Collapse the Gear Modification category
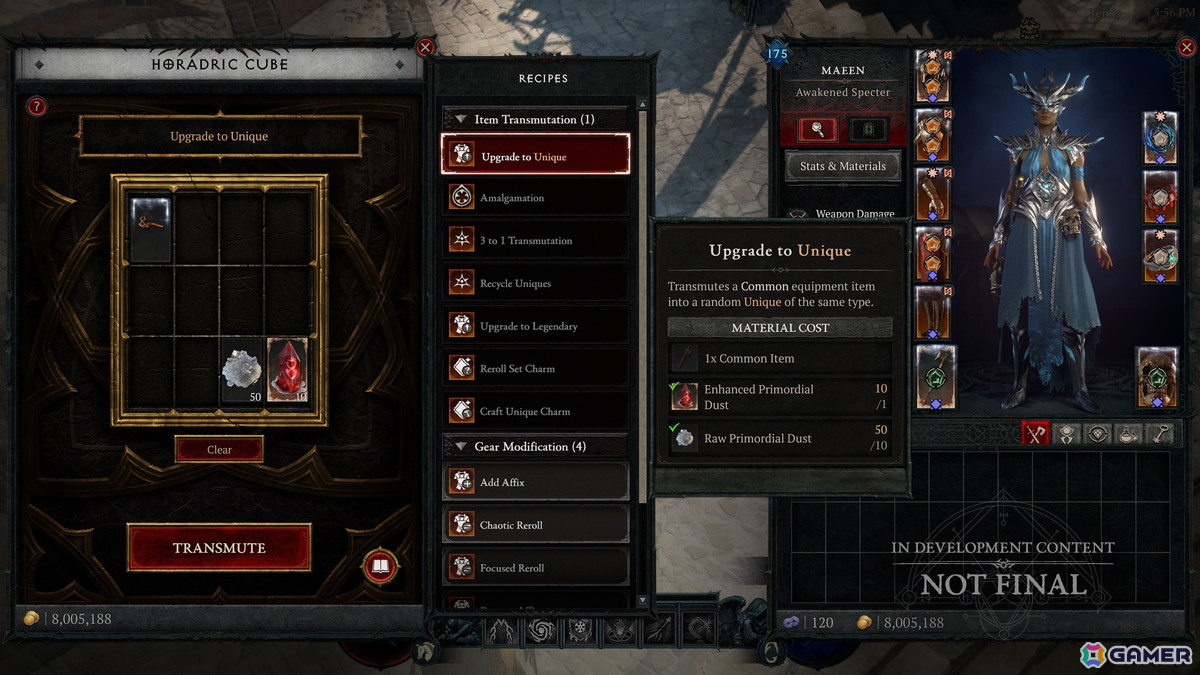The height and width of the screenshot is (675, 1200). point(461,447)
